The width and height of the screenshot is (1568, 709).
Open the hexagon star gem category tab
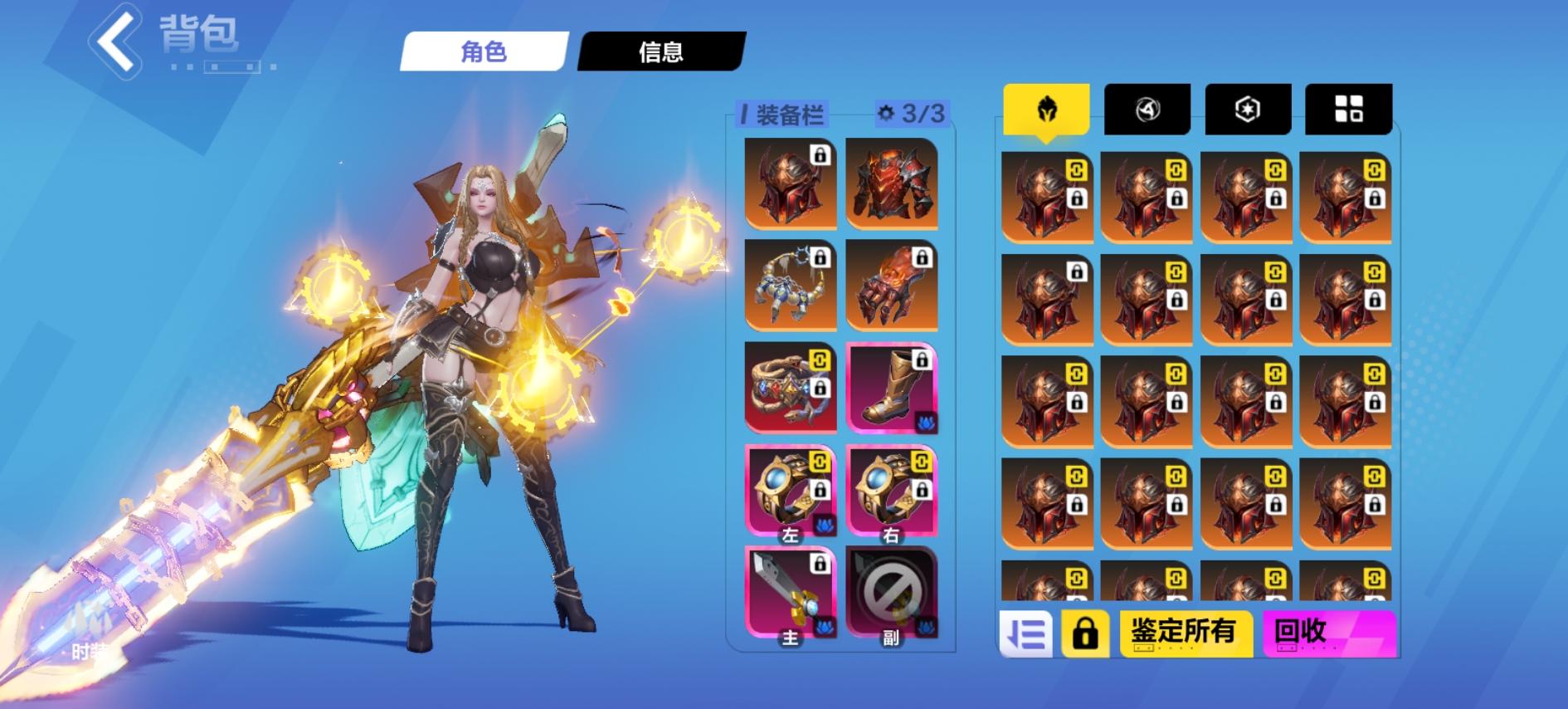tap(1249, 109)
